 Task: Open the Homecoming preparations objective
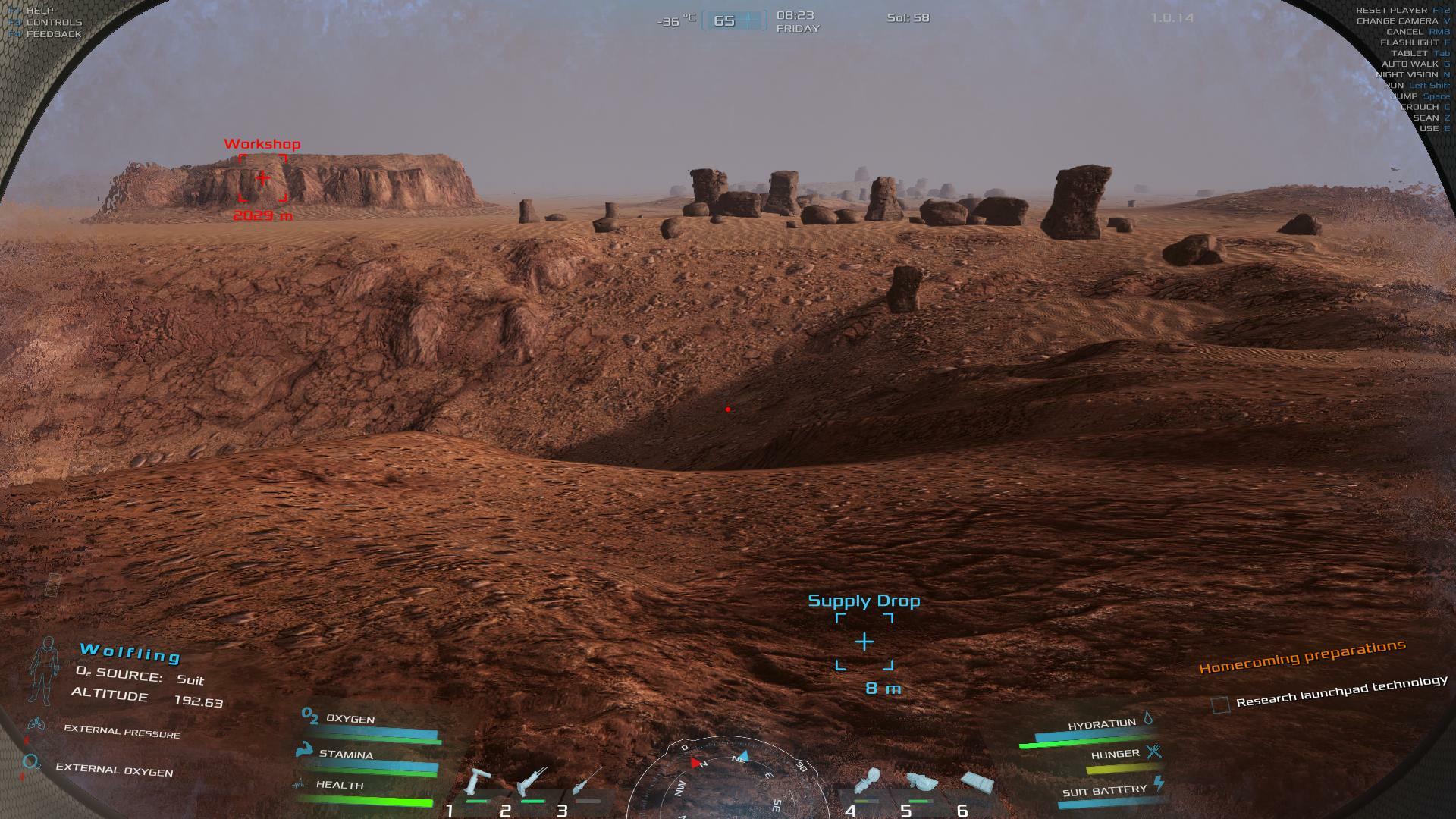(x=1301, y=657)
